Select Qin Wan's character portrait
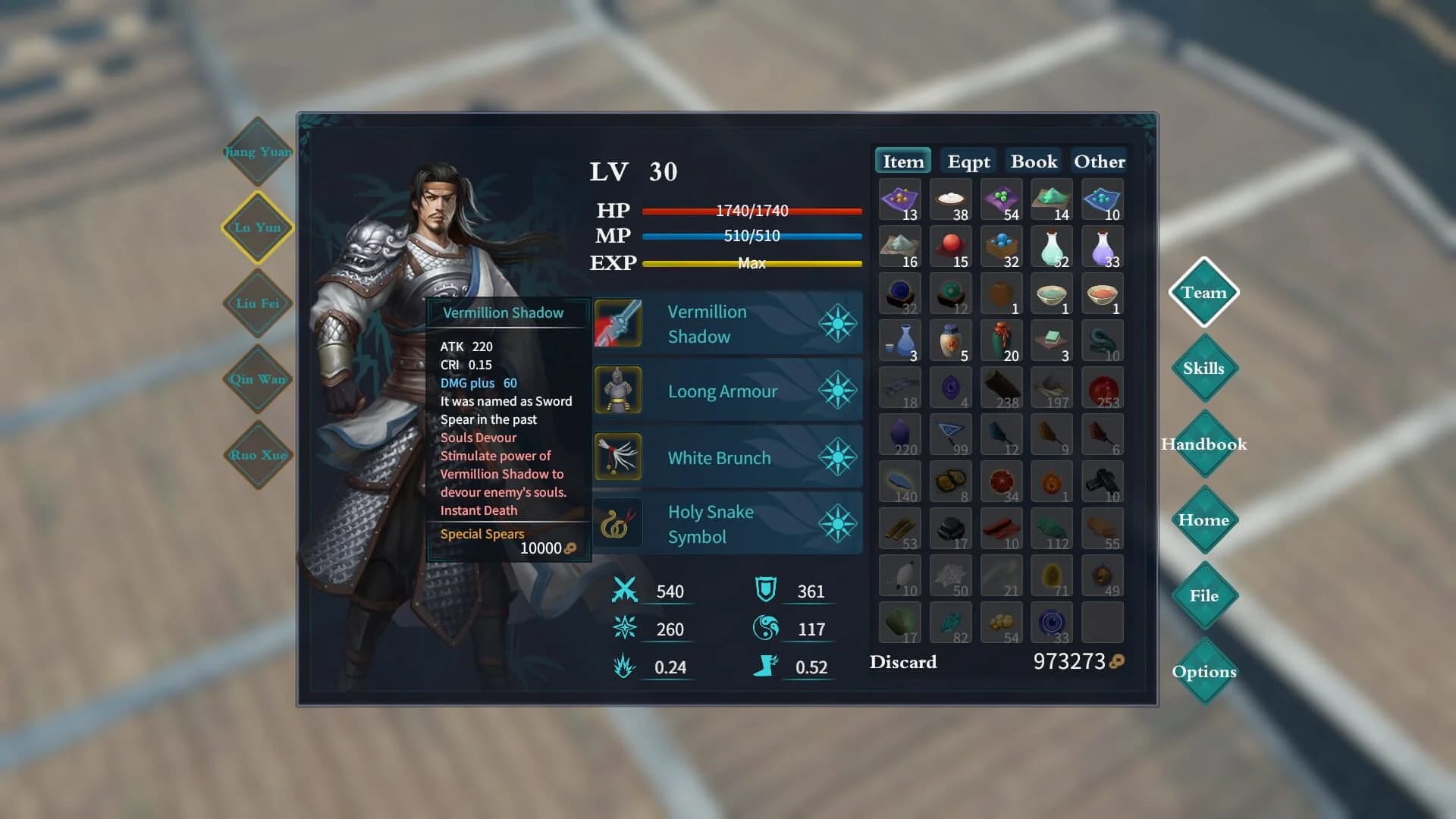This screenshot has height=819, width=1456. click(256, 379)
